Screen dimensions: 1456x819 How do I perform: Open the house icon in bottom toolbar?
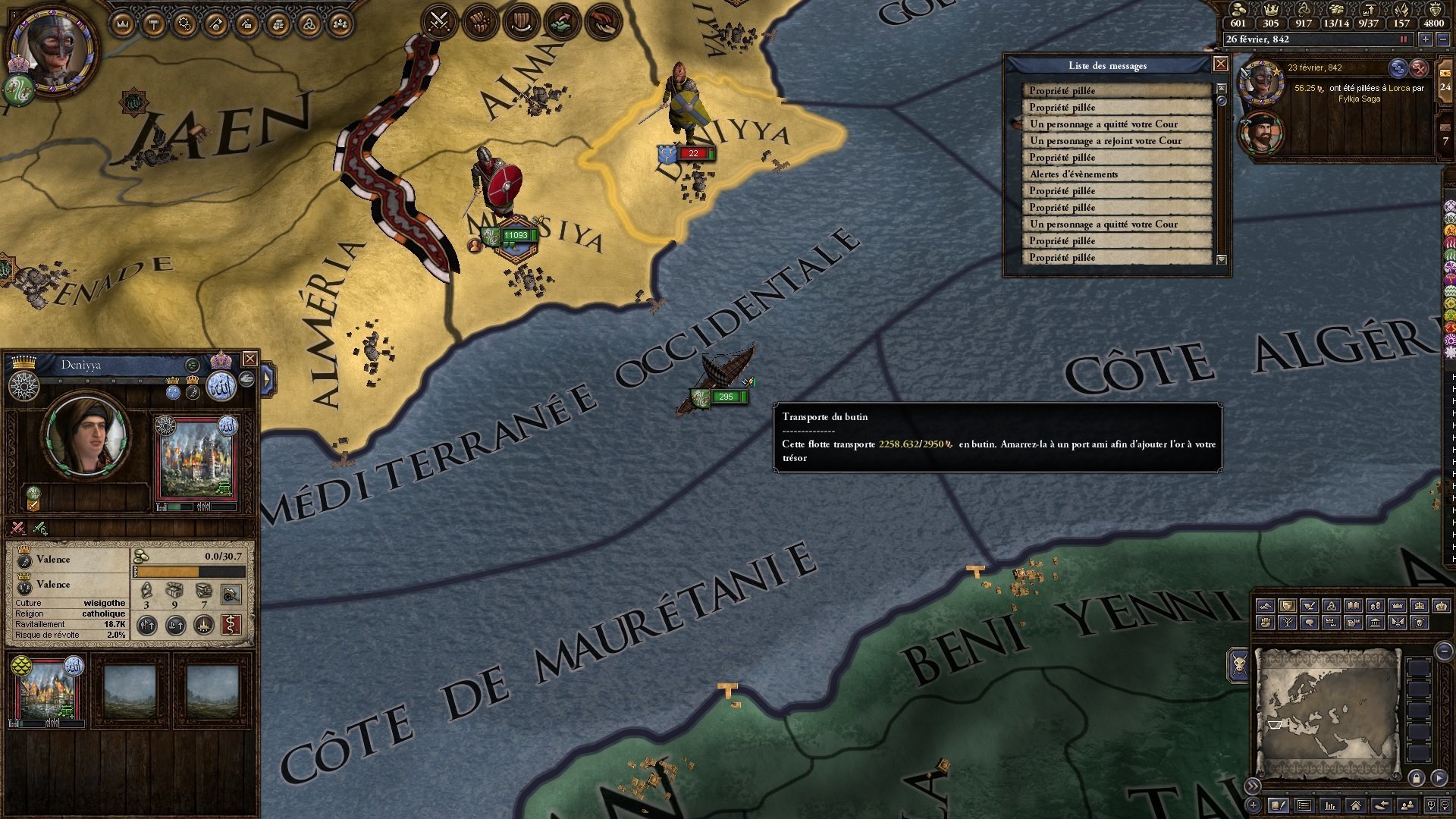tap(1355, 805)
